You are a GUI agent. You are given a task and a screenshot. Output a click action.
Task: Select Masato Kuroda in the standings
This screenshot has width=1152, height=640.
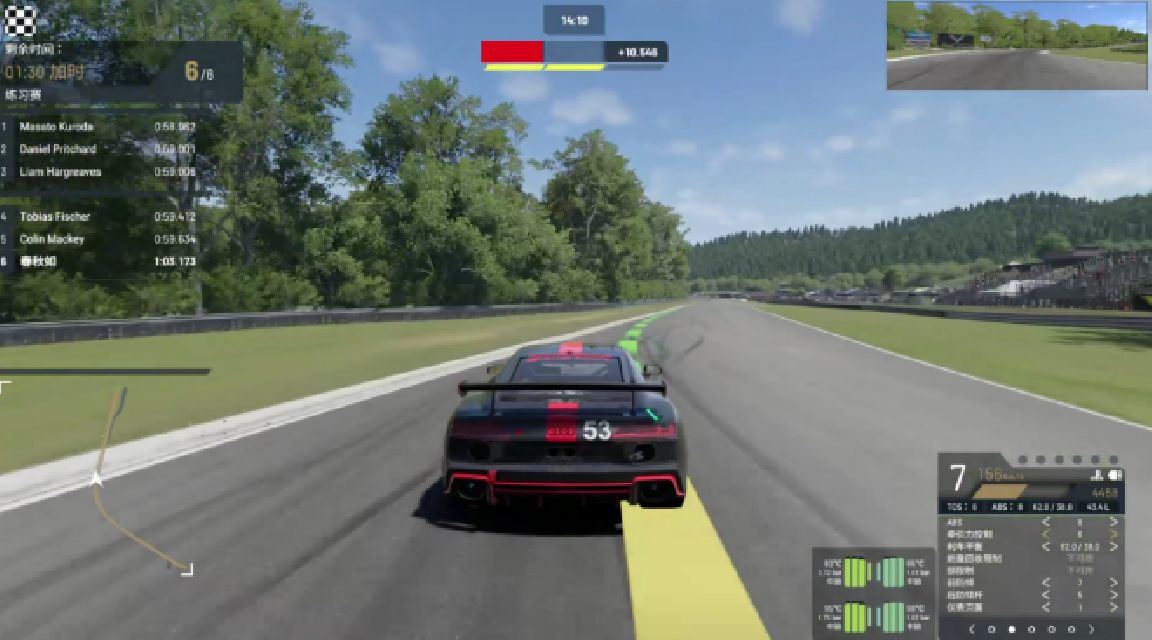[100, 127]
